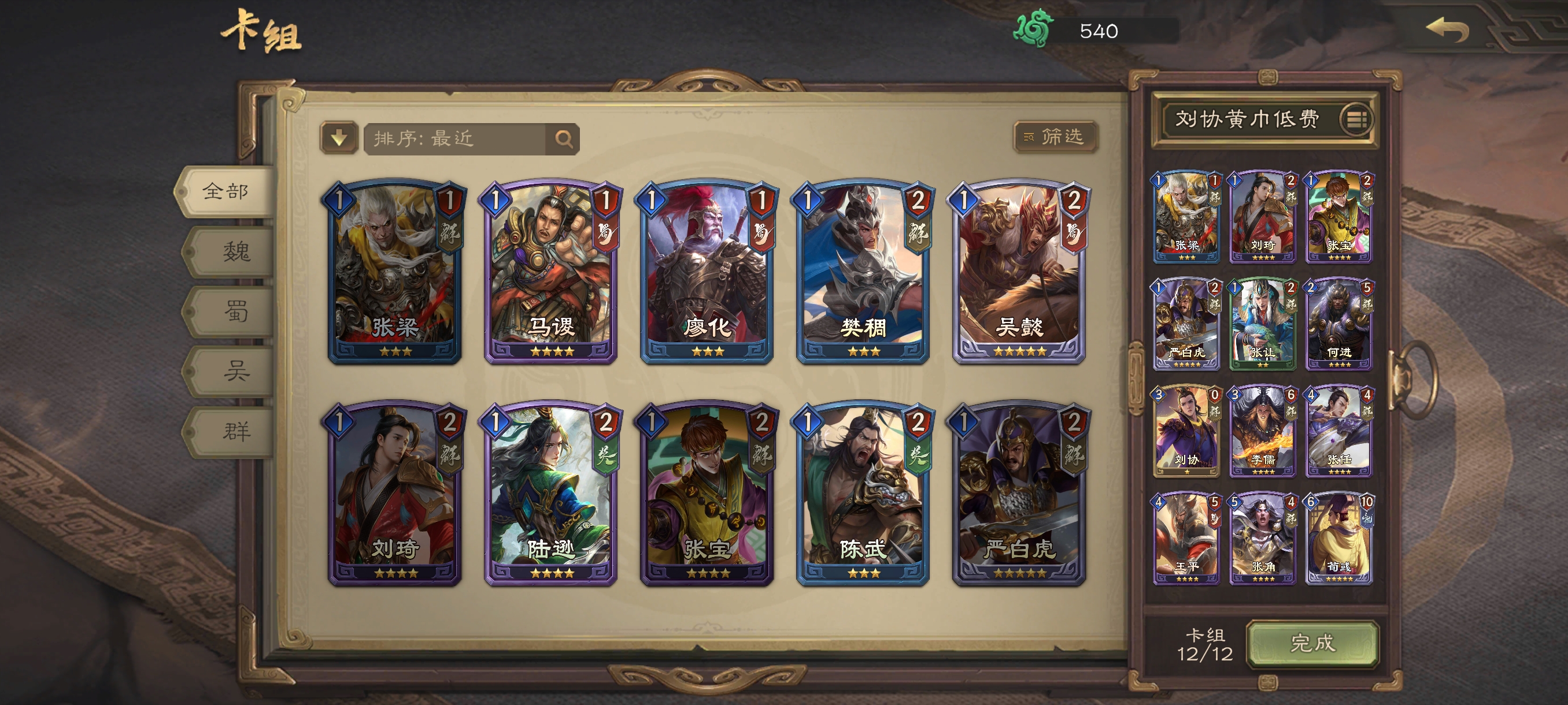This screenshot has width=1568, height=705.
Task: Click the 李儒 card in the deck
Action: point(1262,431)
